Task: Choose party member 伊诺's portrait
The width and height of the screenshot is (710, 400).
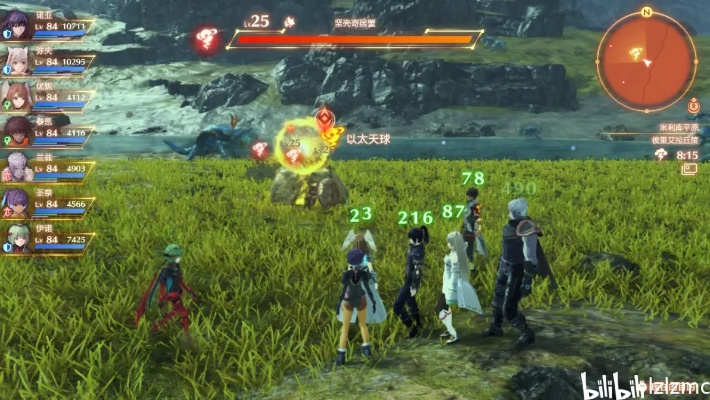Action: click(x=16, y=238)
